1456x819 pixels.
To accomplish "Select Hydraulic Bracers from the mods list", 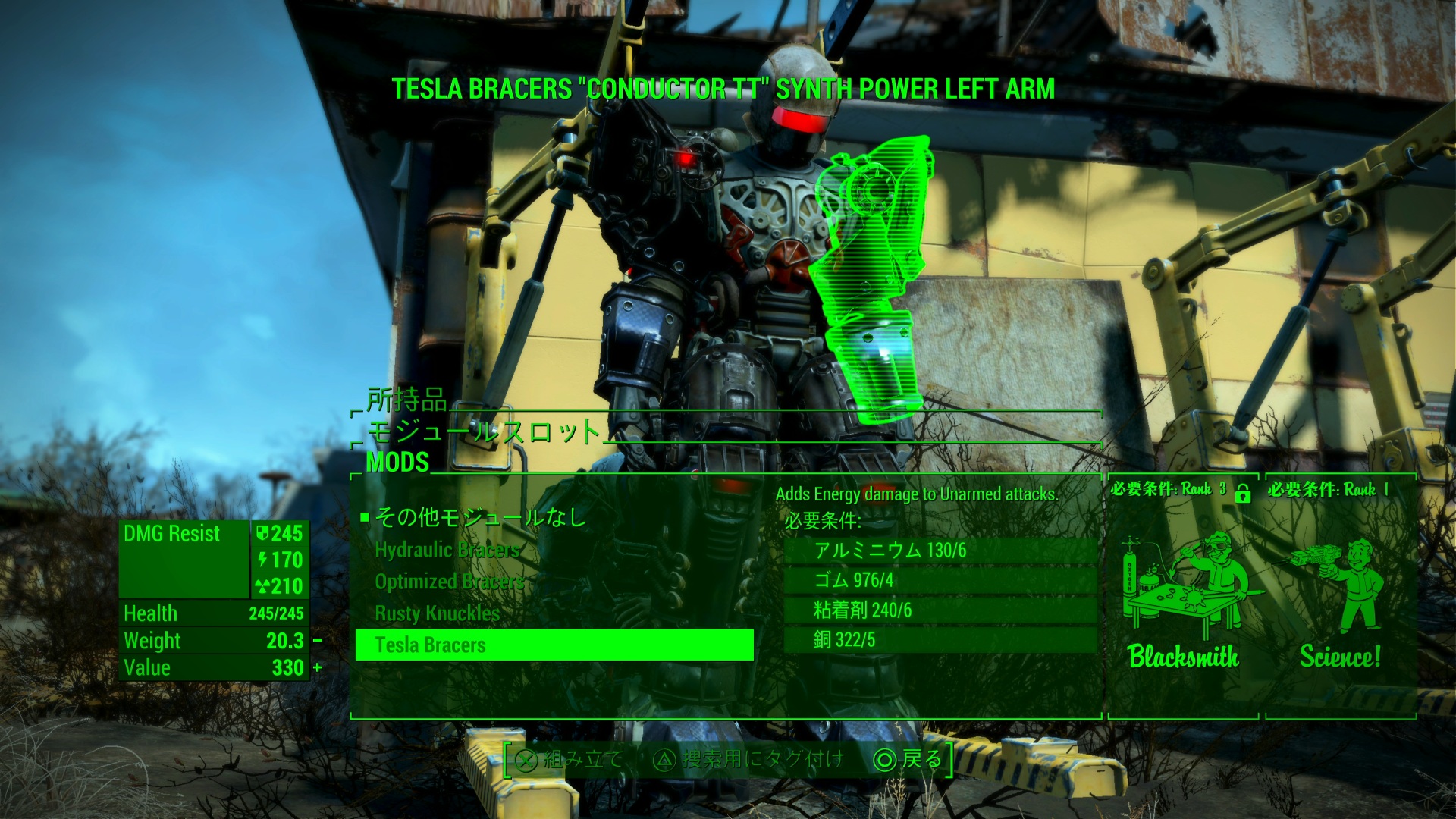I will click(x=447, y=550).
